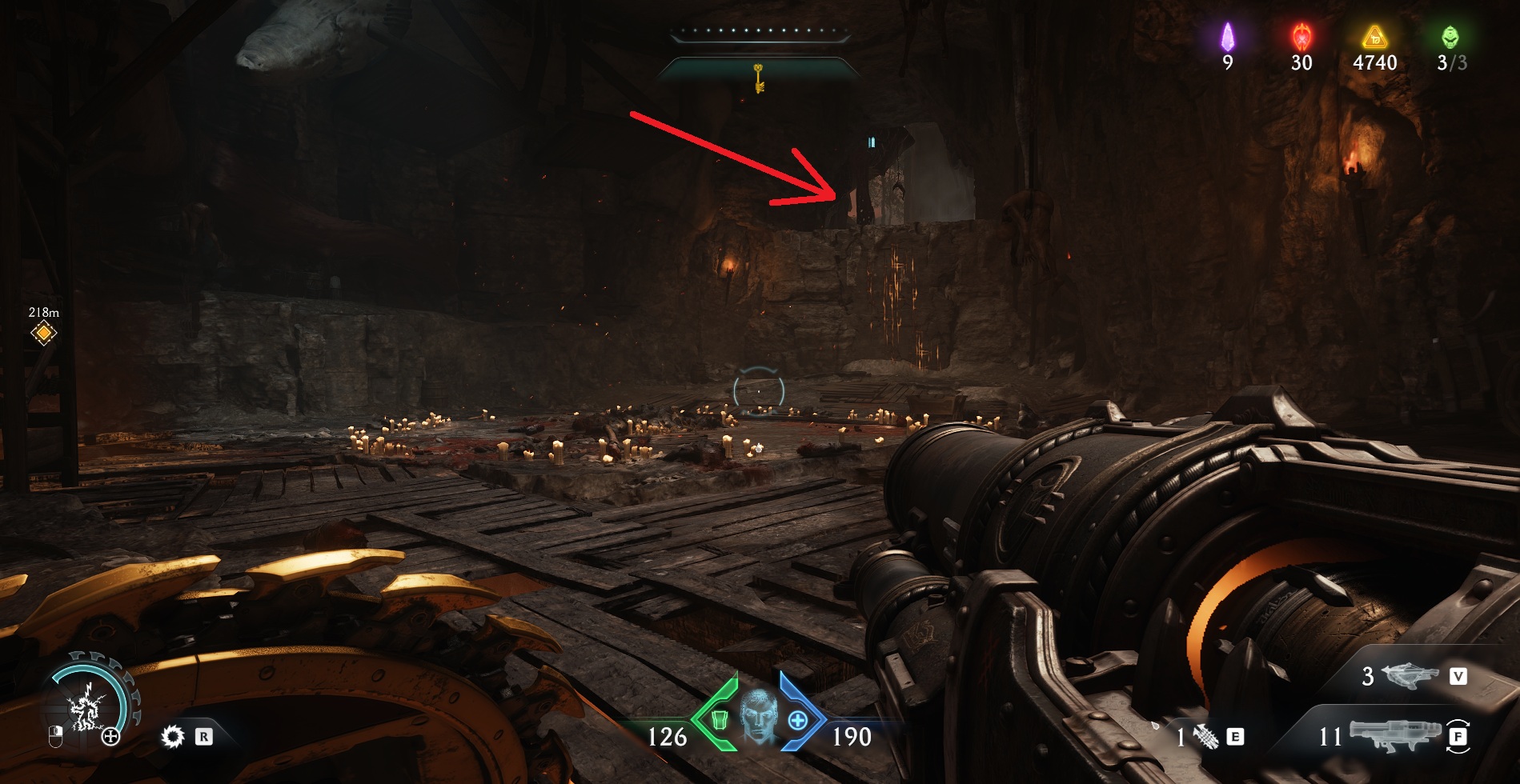Viewport: 1520px width, 784px height.
Task: Click the red ruby currency icon
Action: pos(1301,37)
